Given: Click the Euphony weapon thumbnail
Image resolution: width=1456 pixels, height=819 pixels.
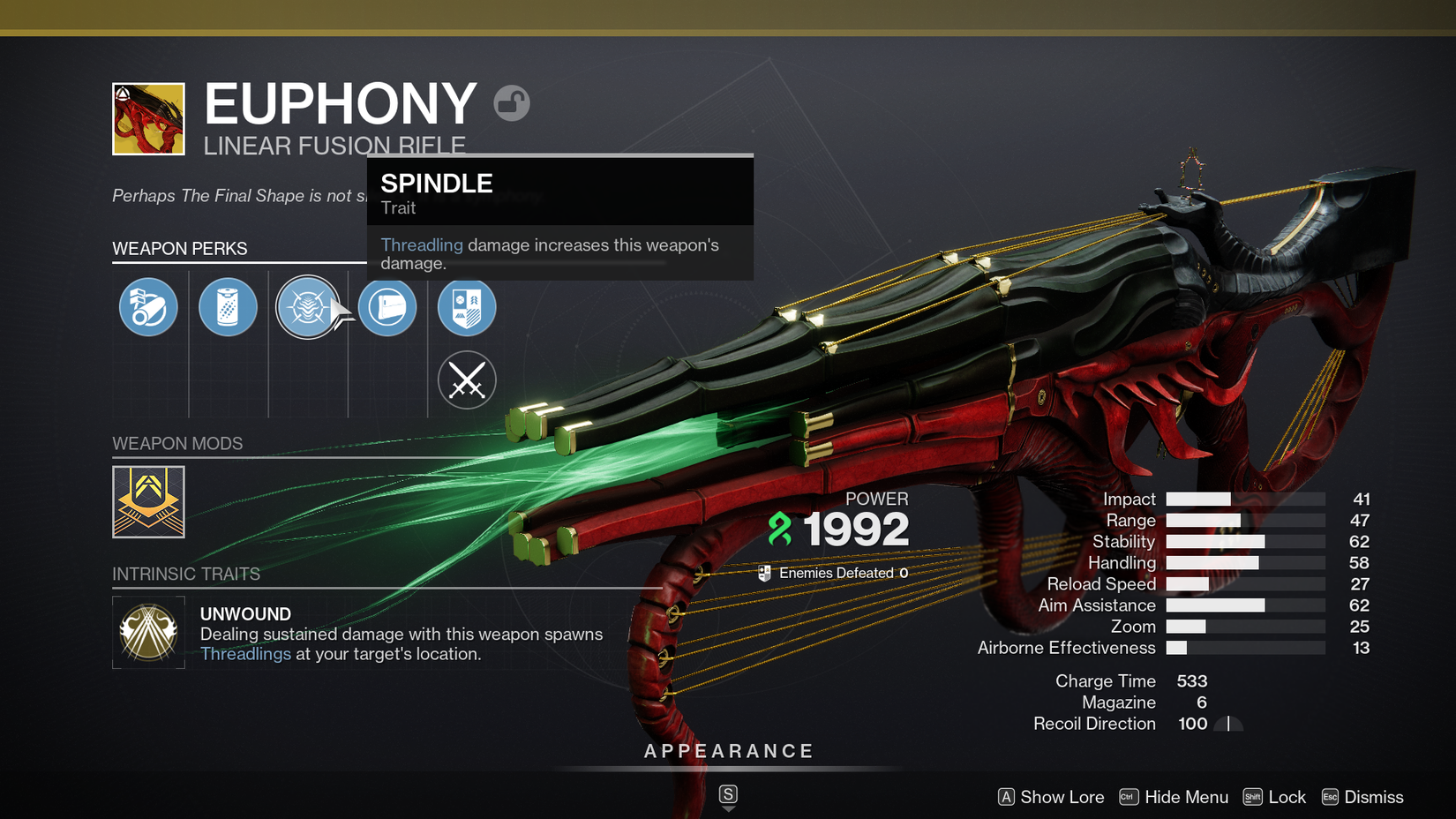Looking at the screenshot, I should [x=148, y=119].
